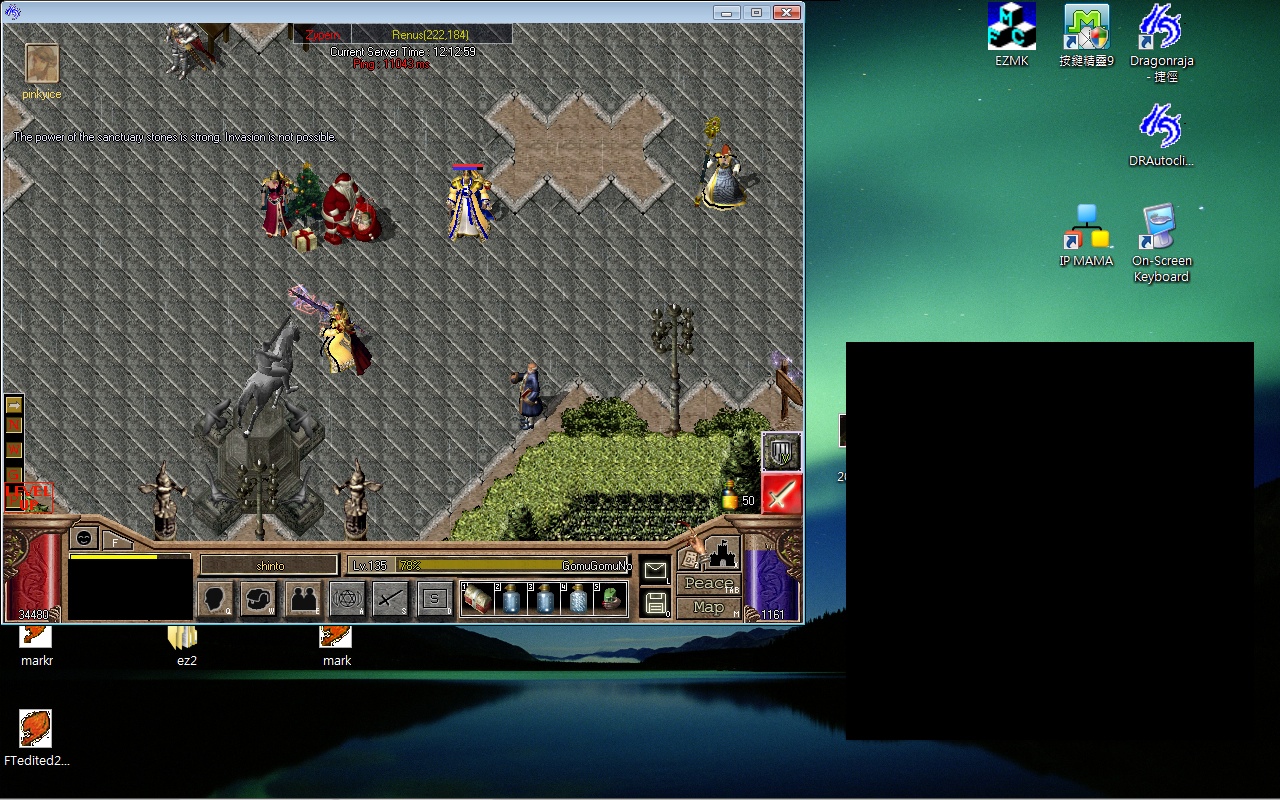
Task: Open the Map button
Action: pyautogui.click(x=708, y=607)
